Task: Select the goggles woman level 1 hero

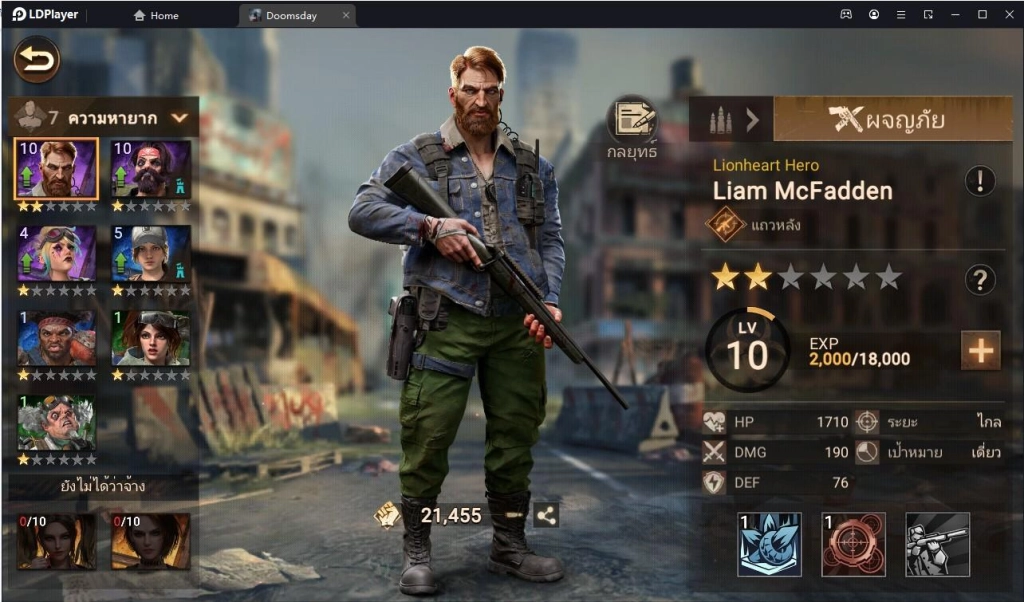Action: click(x=150, y=338)
